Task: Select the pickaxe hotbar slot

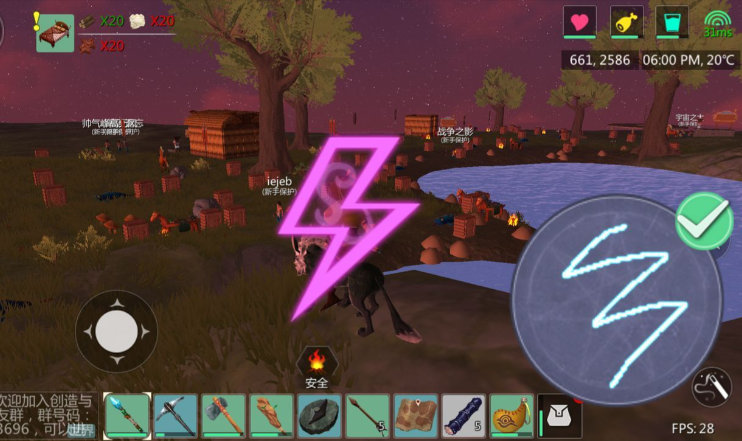Action: [176, 415]
